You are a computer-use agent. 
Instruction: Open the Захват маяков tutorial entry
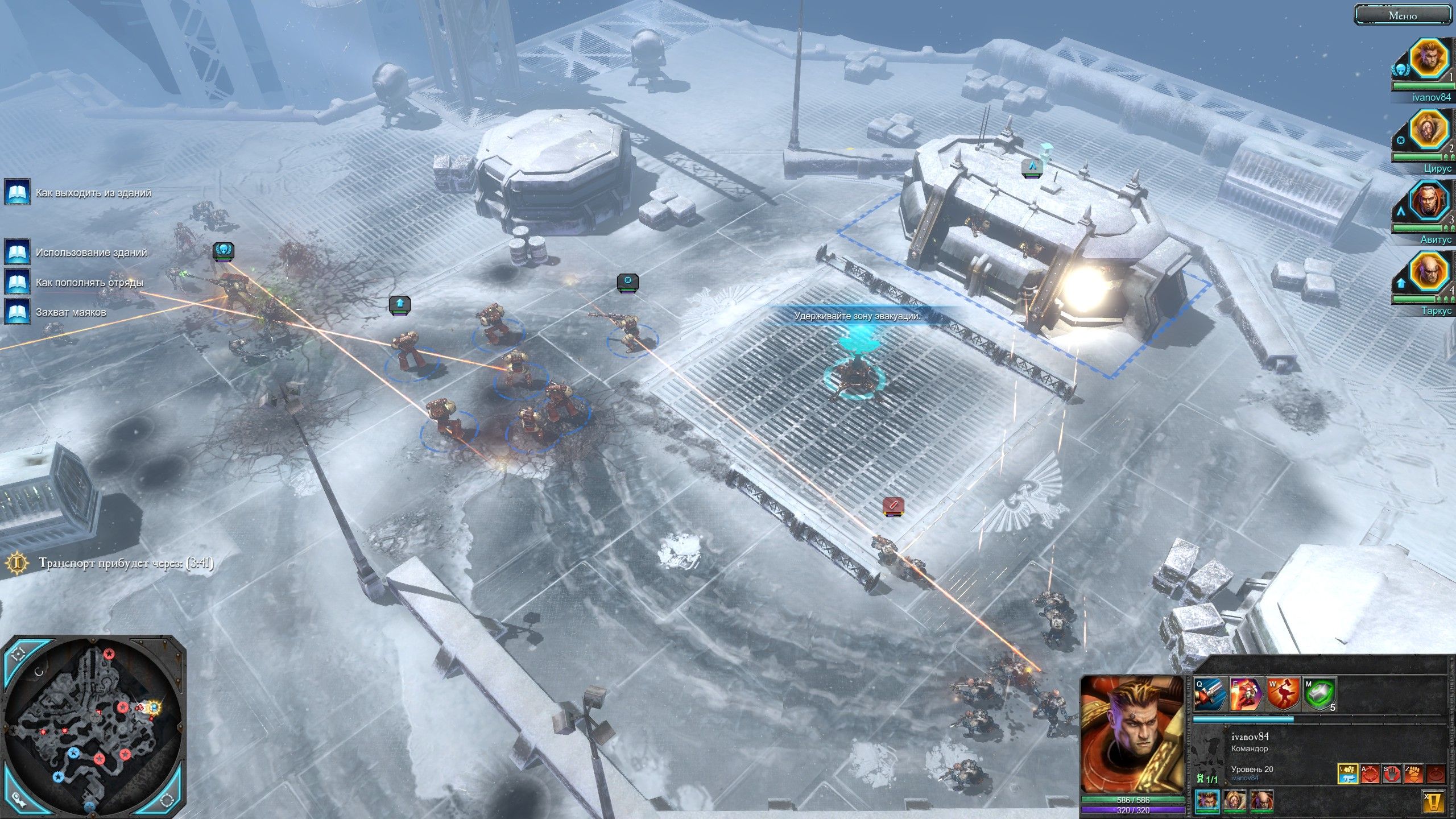pos(19,312)
